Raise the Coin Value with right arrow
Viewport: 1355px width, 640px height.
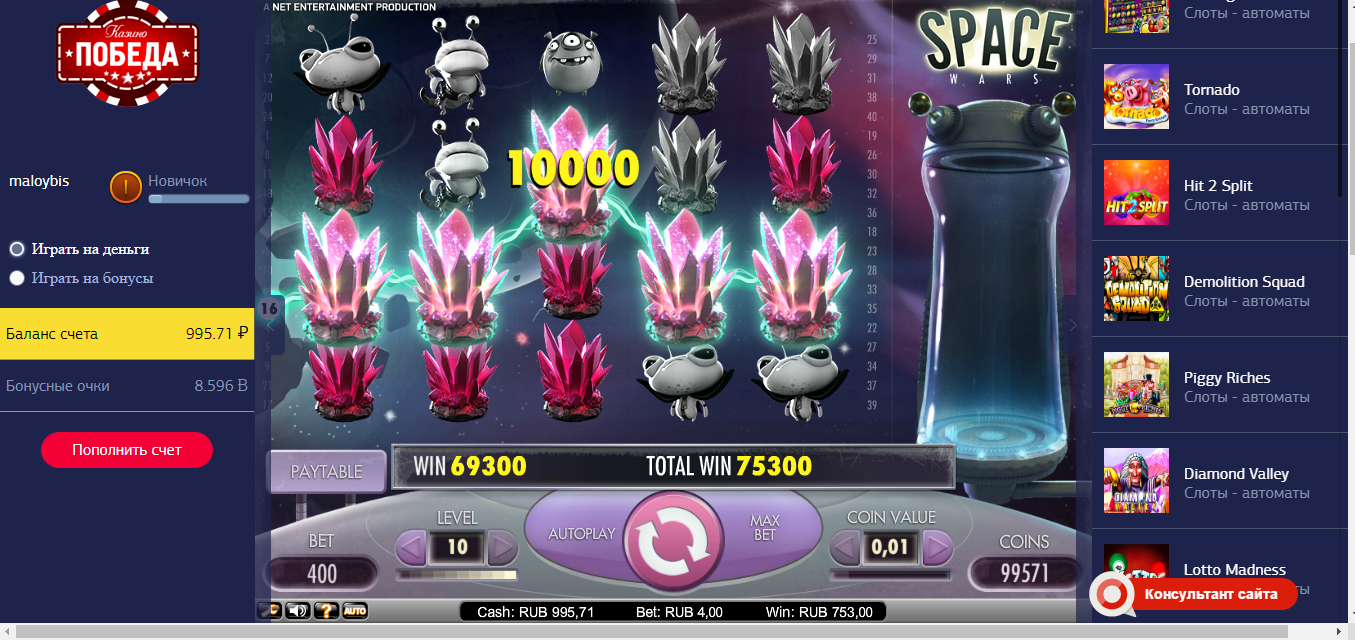pos(937,548)
